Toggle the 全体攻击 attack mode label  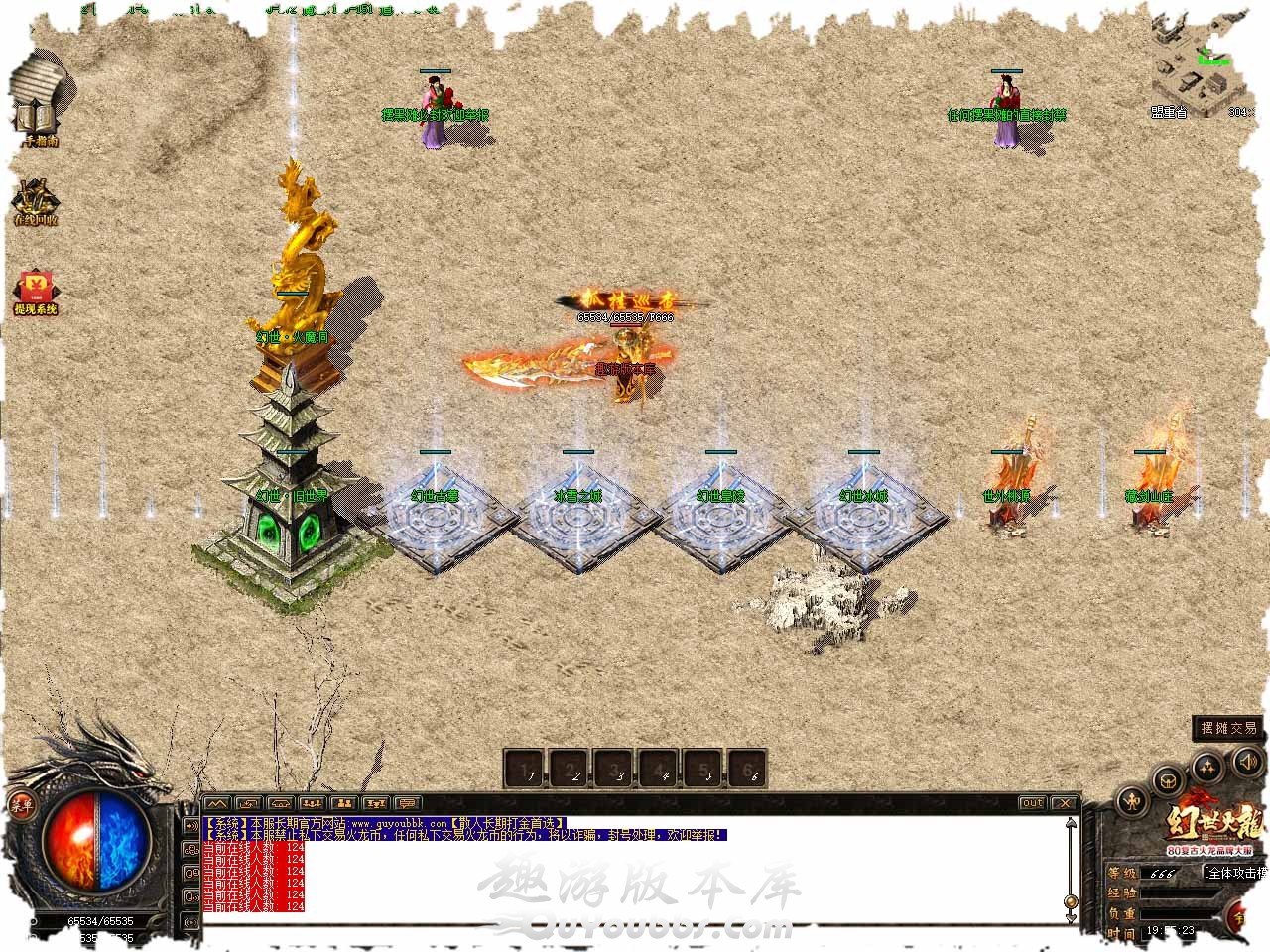tap(1235, 873)
